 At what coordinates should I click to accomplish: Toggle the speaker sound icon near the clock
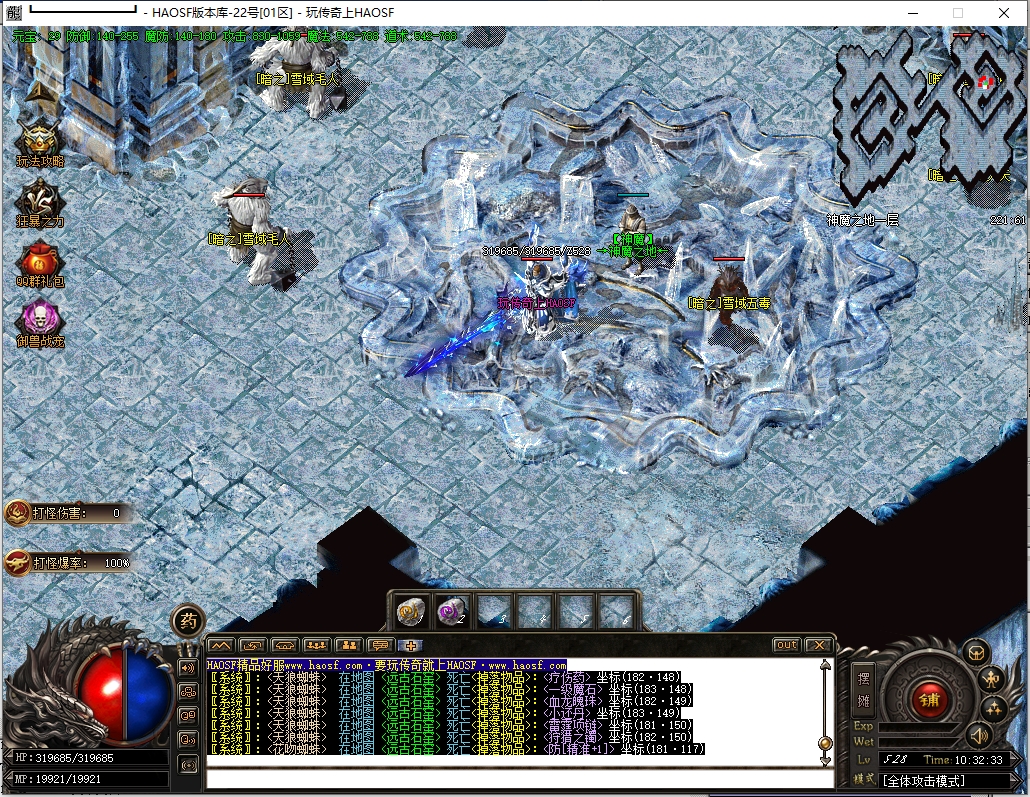(977, 735)
